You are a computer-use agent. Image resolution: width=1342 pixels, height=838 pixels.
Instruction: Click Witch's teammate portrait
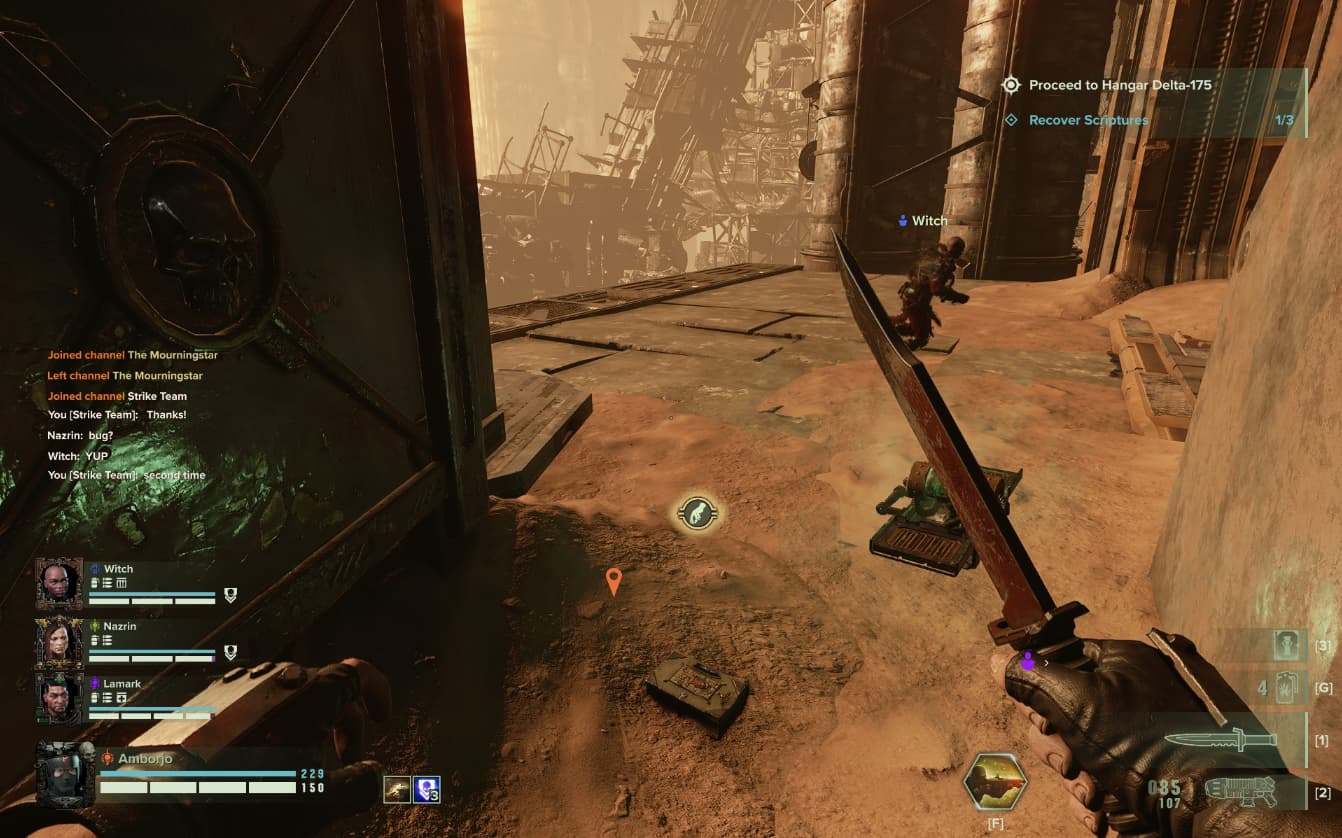click(59, 583)
